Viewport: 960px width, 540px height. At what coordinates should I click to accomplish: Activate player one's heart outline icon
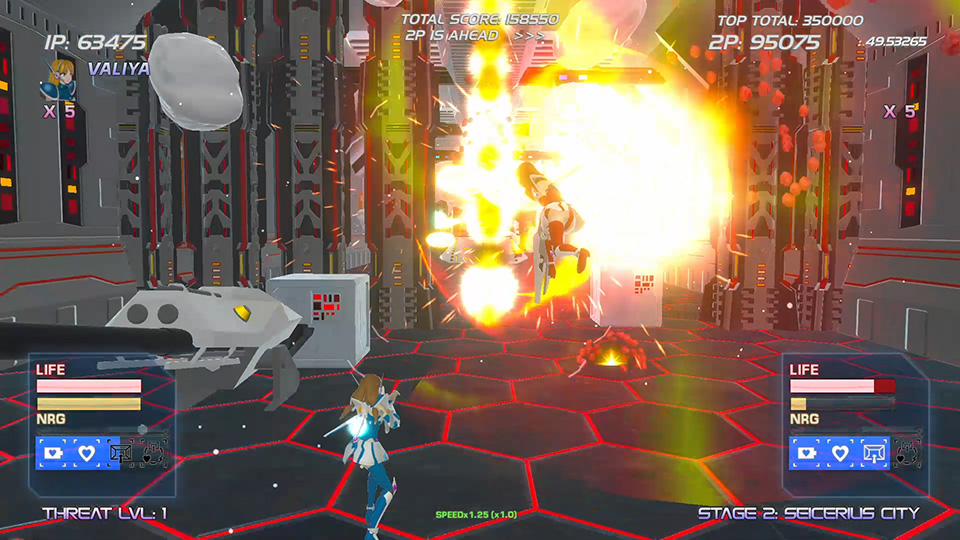tap(87, 453)
